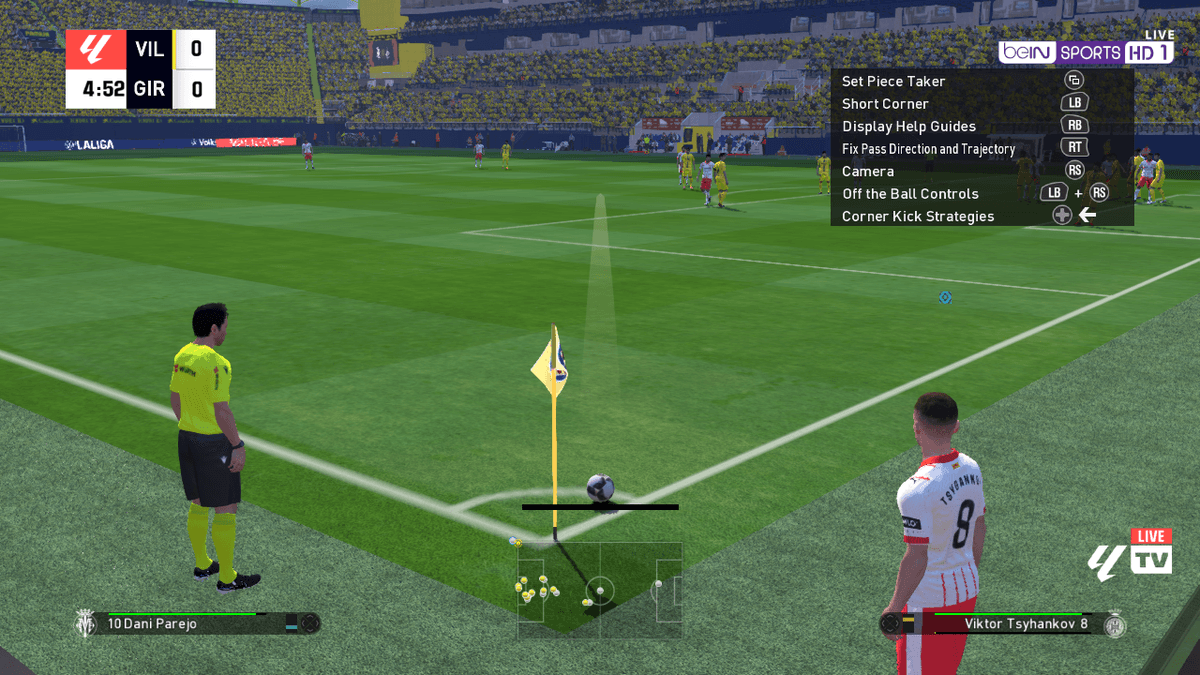Click the pitch radar minimap
Image resolution: width=1200 pixels, height=675 pixels.
click(599, 589)
